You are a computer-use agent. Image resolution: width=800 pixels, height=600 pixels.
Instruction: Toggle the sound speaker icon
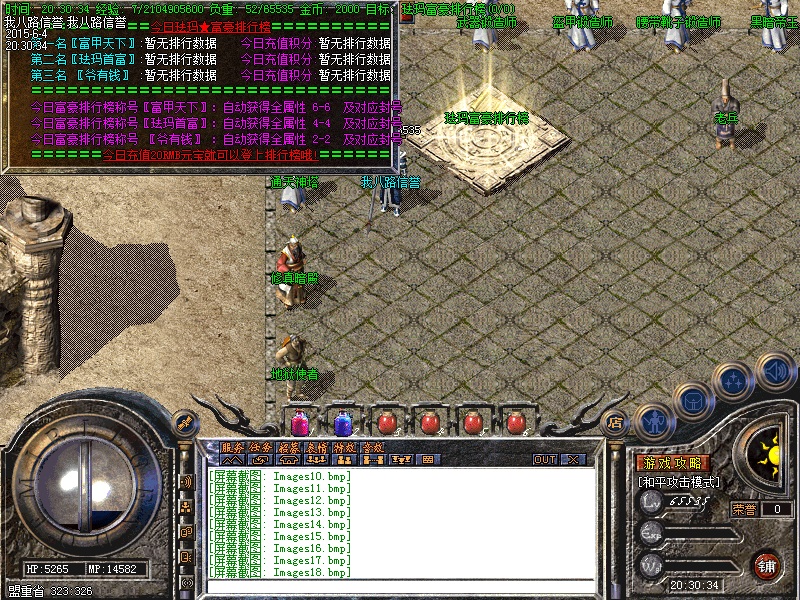[x=774, y=371]
